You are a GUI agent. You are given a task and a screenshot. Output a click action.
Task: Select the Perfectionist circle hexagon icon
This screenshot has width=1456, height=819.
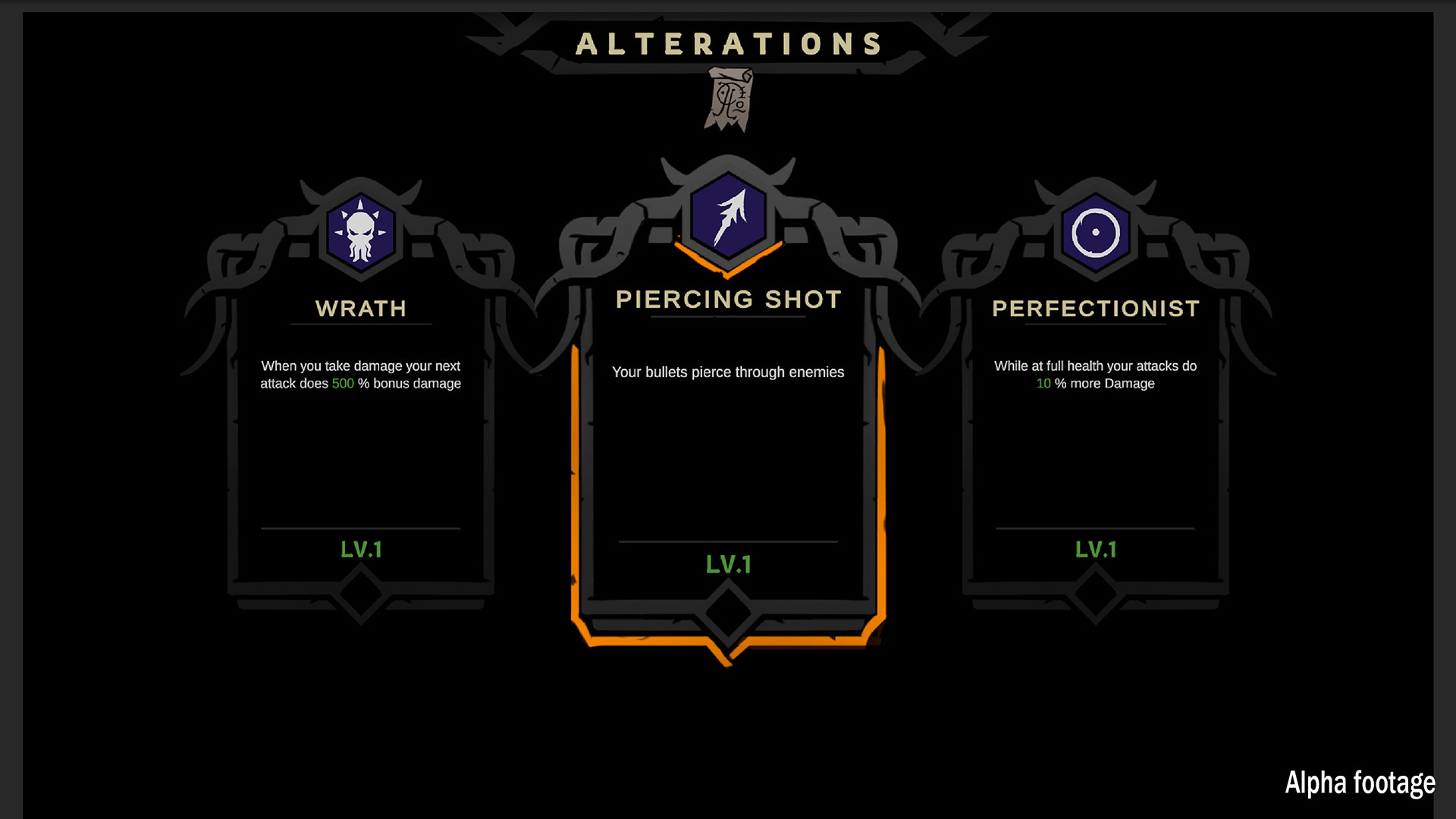pyautogui.click(x=1095, y=233)
